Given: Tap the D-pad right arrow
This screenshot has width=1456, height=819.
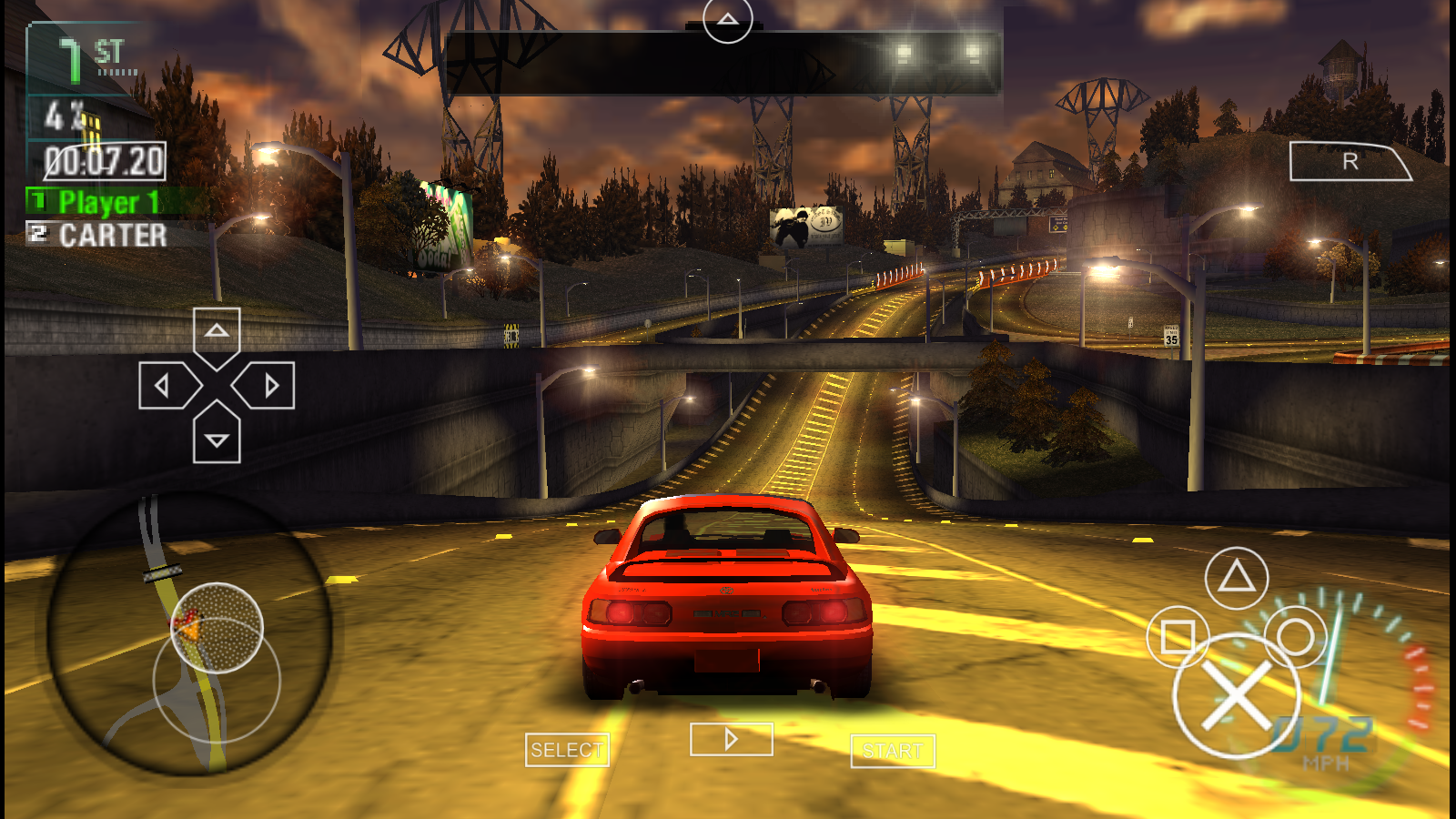Looking at the screenshot, I should coord(268,386).
